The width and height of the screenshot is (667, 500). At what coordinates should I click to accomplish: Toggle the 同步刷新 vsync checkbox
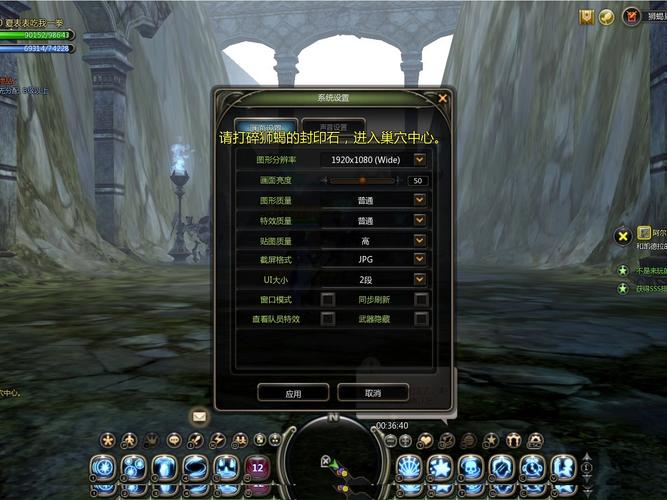(421, 299)
